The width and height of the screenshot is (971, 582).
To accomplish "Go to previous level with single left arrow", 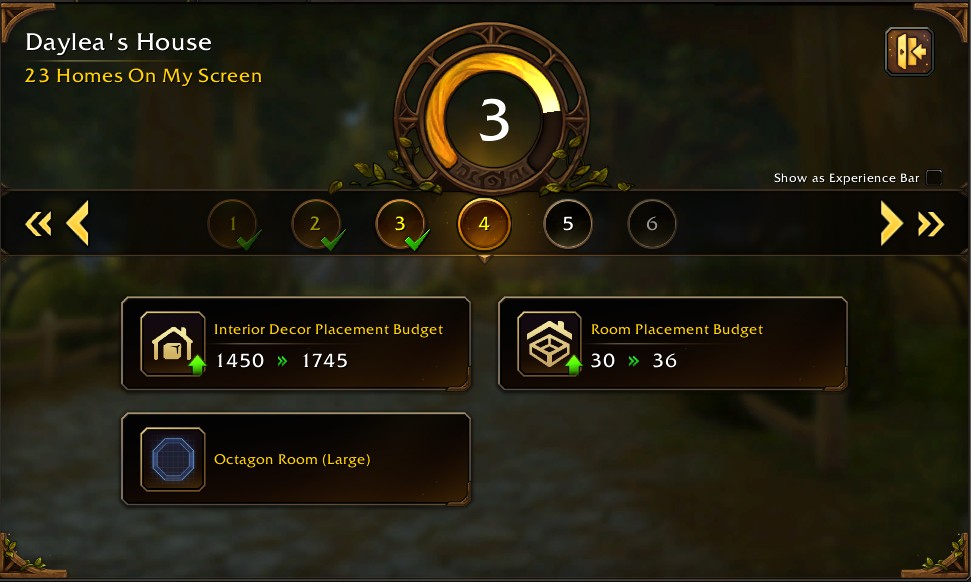I will (x=78, y=223).
